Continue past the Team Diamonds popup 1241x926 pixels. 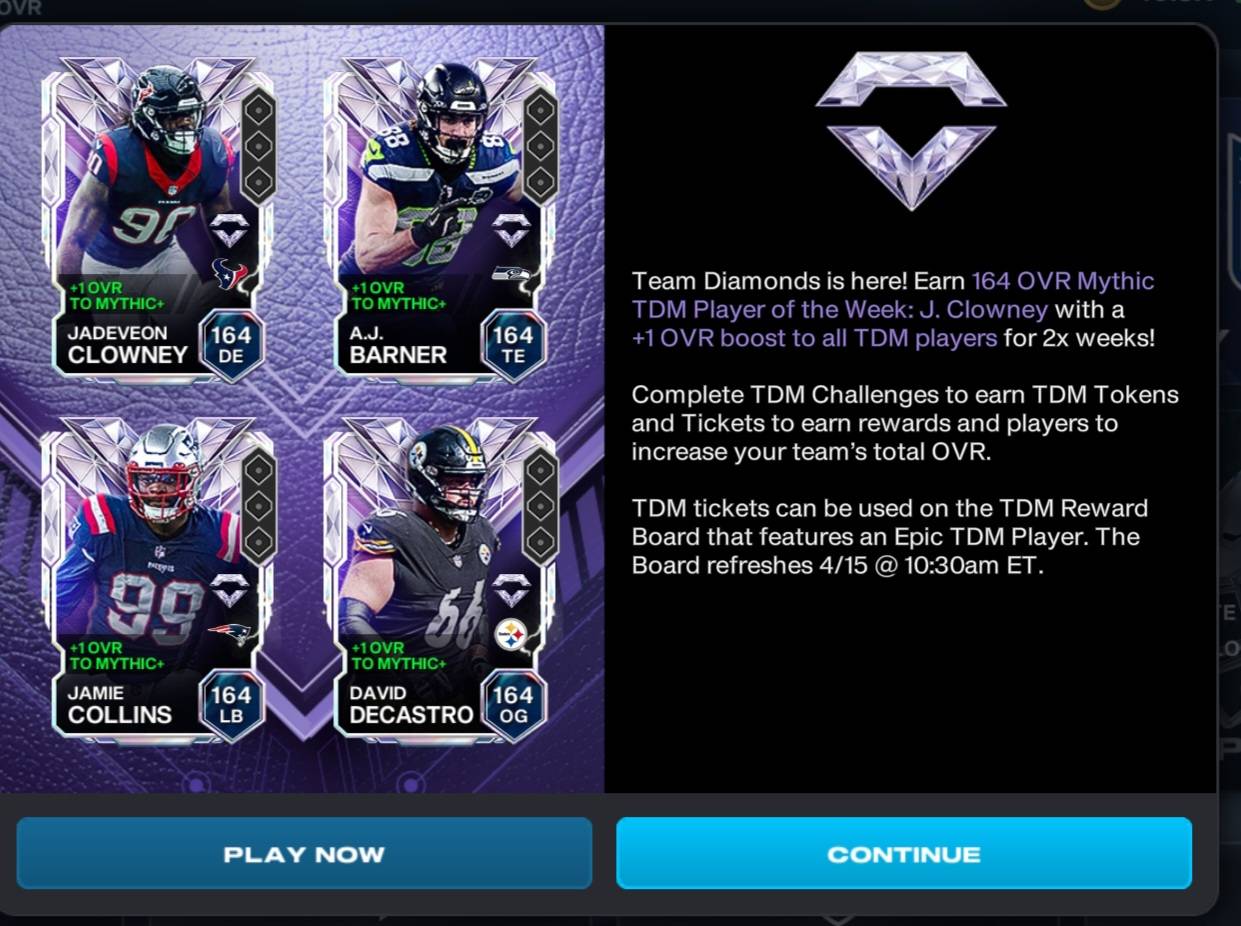coord(903,854)
